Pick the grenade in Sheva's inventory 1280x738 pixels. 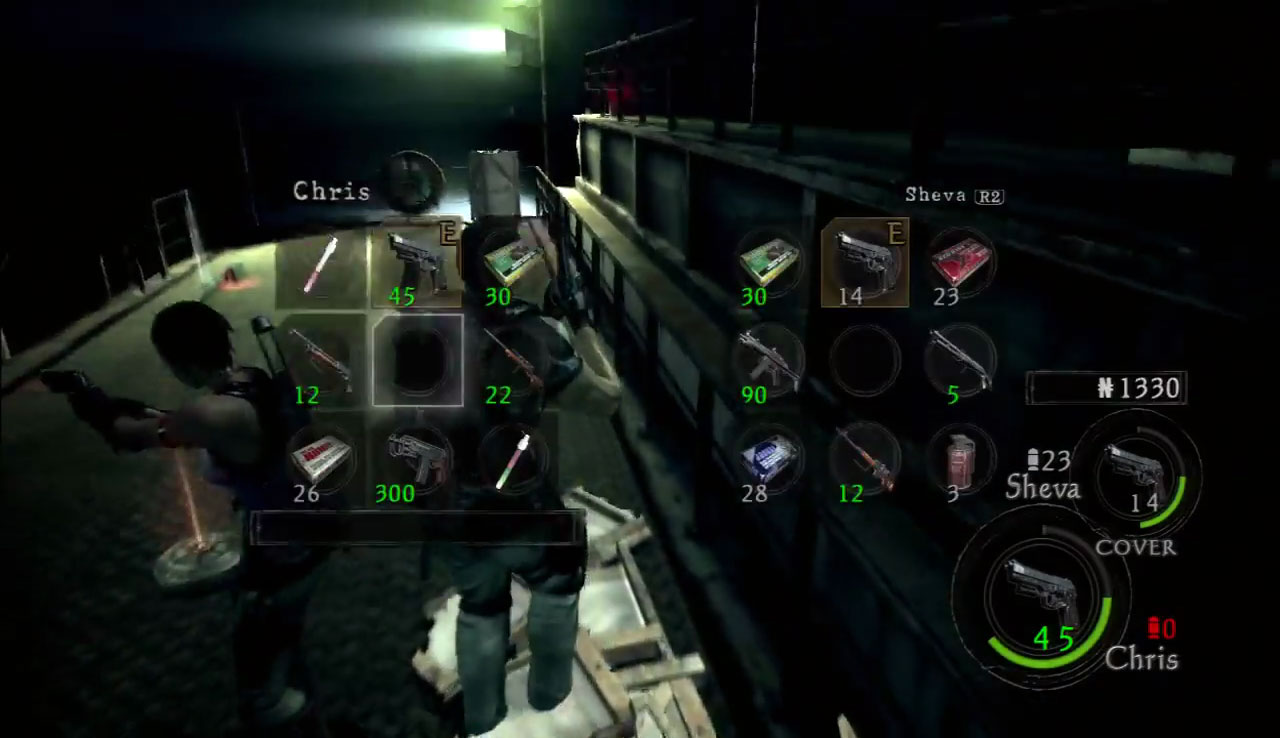click(x=960, y=457)
